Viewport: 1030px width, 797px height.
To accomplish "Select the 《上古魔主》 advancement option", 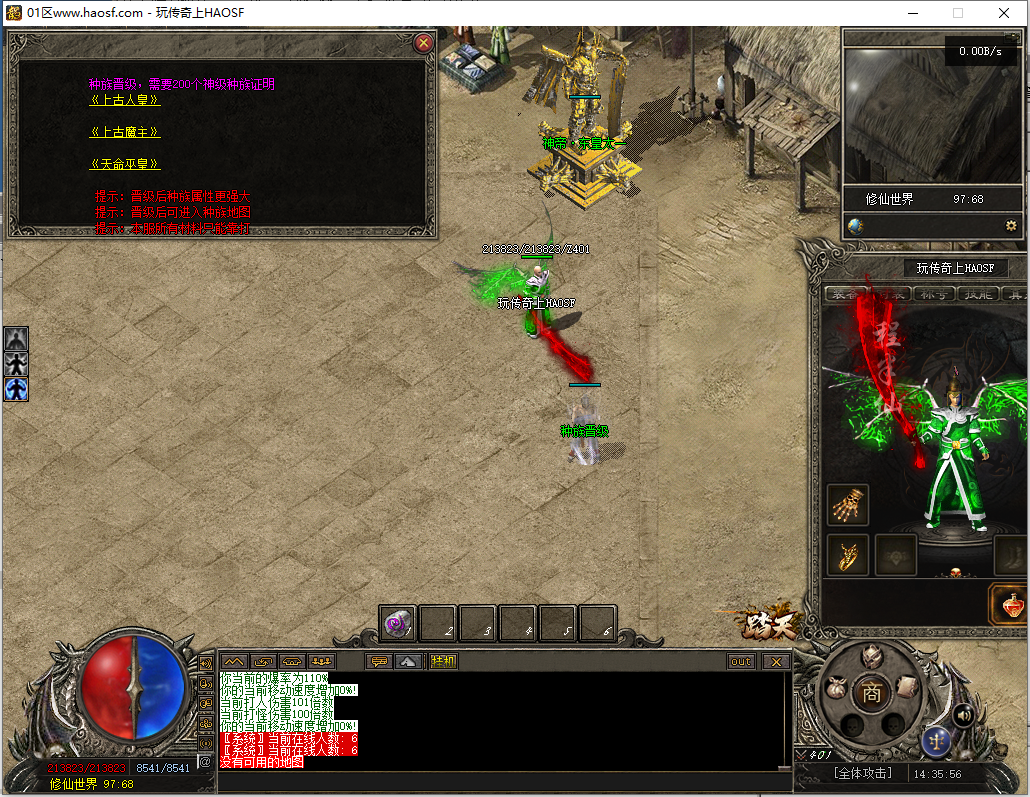I will tap(125, 132).
